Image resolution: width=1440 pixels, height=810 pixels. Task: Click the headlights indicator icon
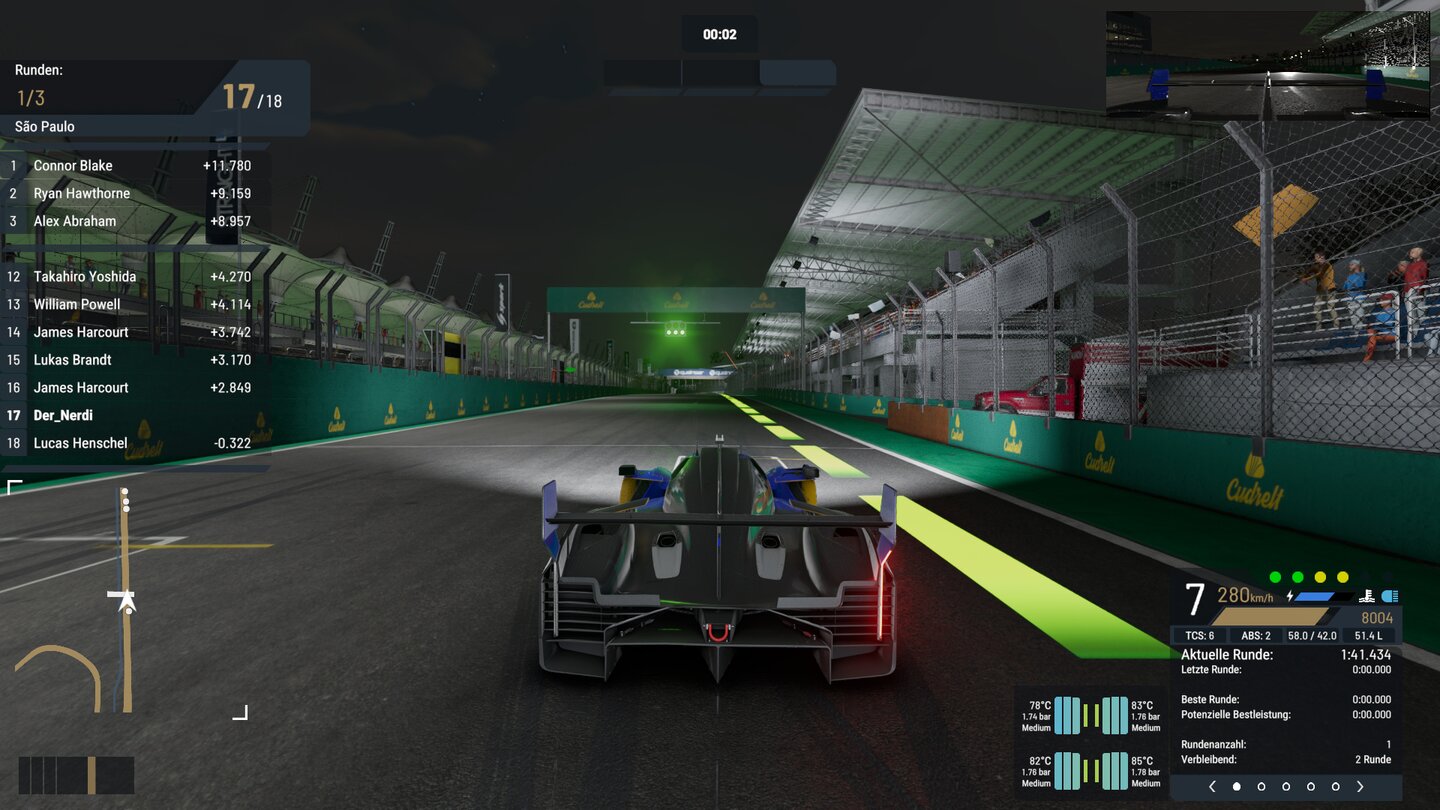(1390, 597)
